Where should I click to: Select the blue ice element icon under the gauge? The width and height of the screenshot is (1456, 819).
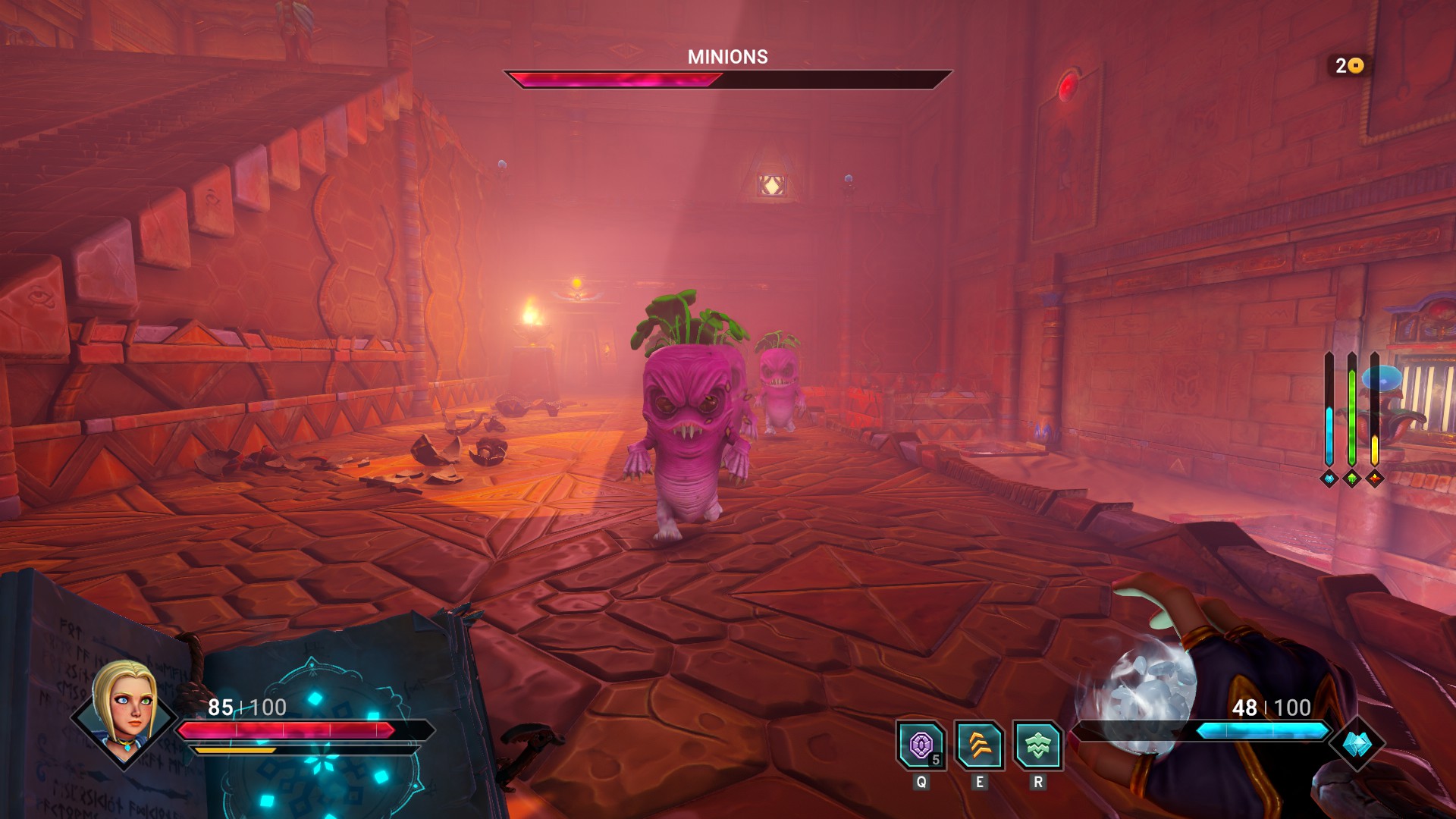1329,479
